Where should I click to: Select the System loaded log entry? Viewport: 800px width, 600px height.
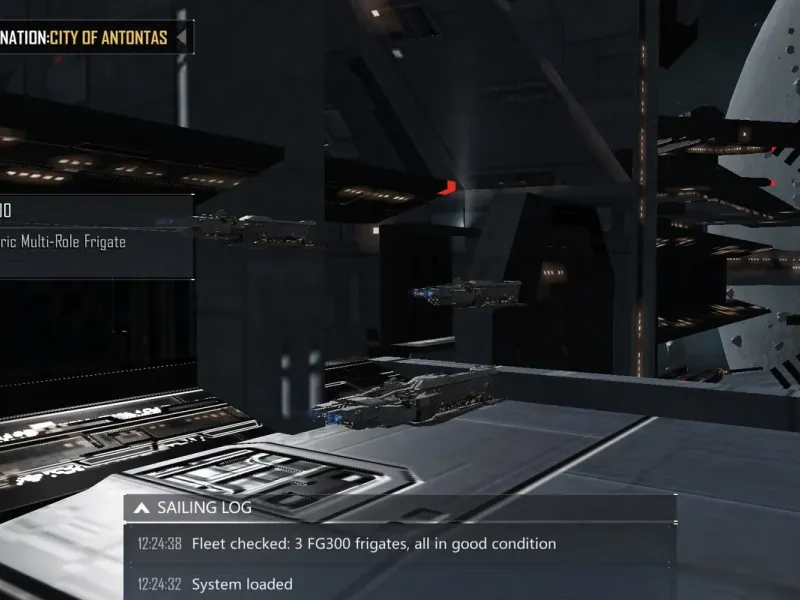[x=242, y=584]
